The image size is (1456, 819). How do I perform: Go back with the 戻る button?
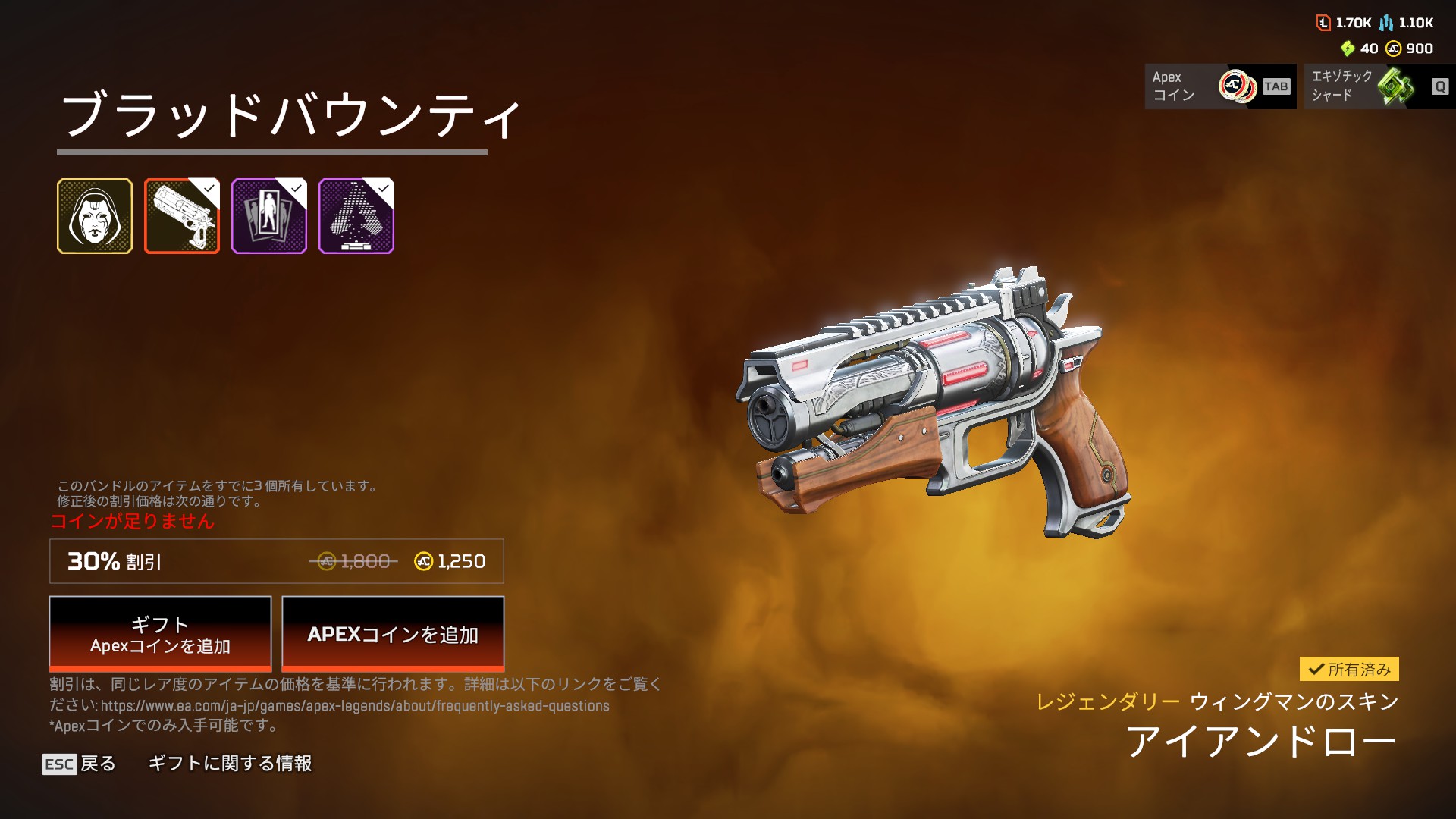(x=80, y=764)
